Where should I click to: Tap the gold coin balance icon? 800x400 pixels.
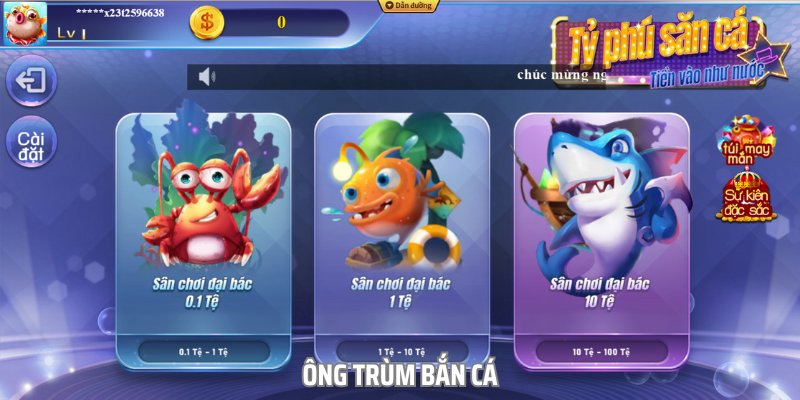click(208, 22)
